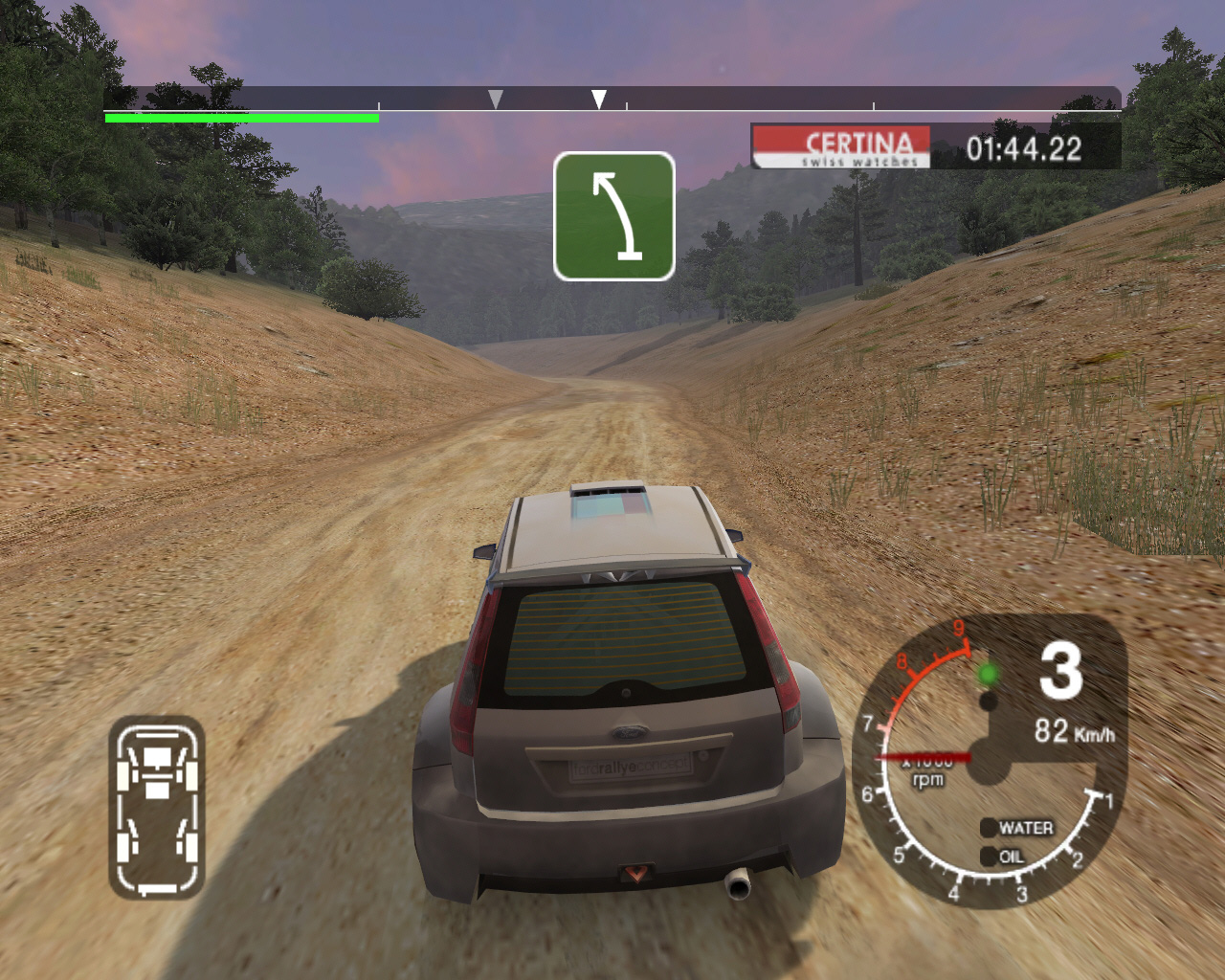
Task: Click the OIL warning light
Action: [x=989, y=857]
